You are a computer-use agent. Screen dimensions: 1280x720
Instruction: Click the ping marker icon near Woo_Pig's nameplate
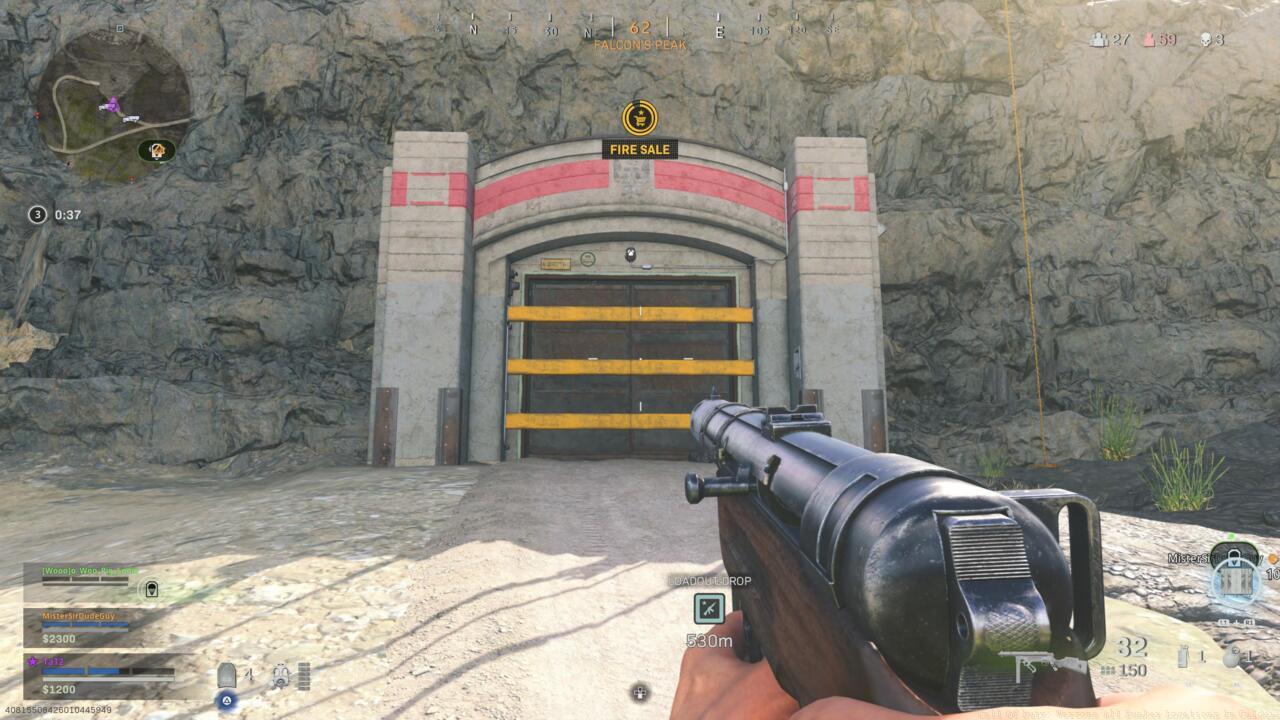[150, 589]
